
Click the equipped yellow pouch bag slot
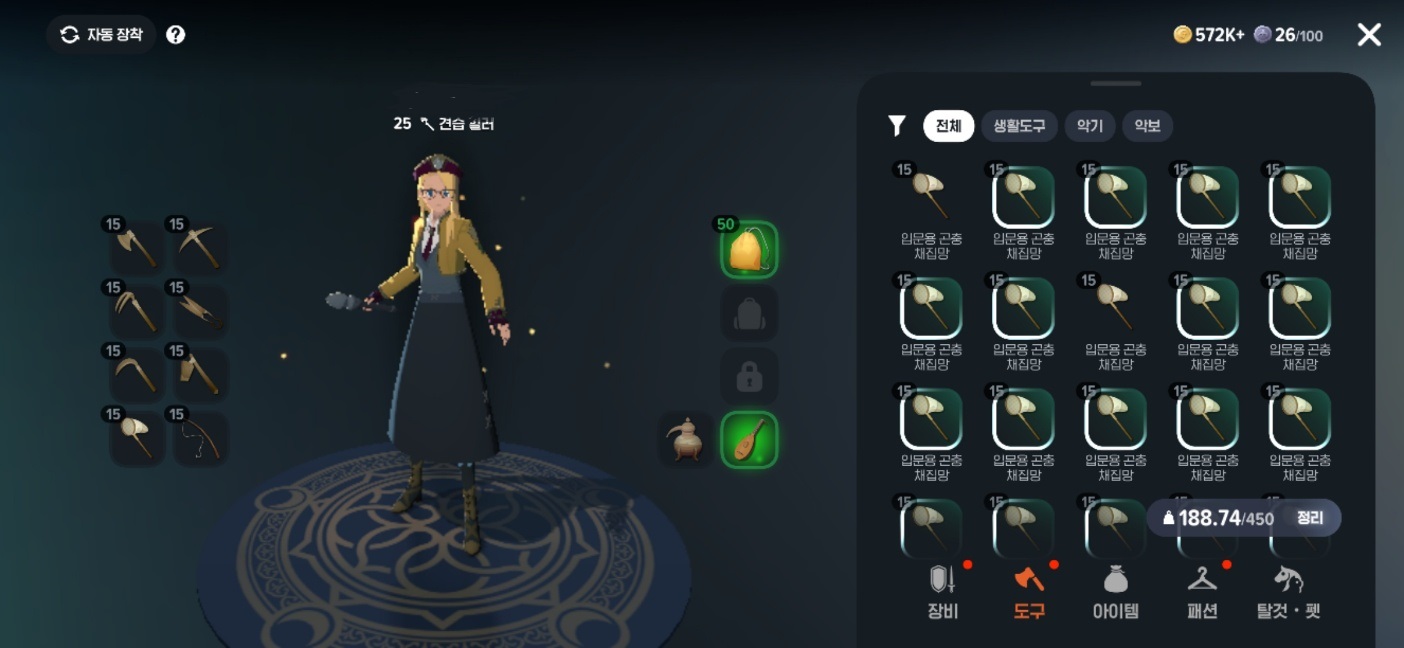click(749, 250)
